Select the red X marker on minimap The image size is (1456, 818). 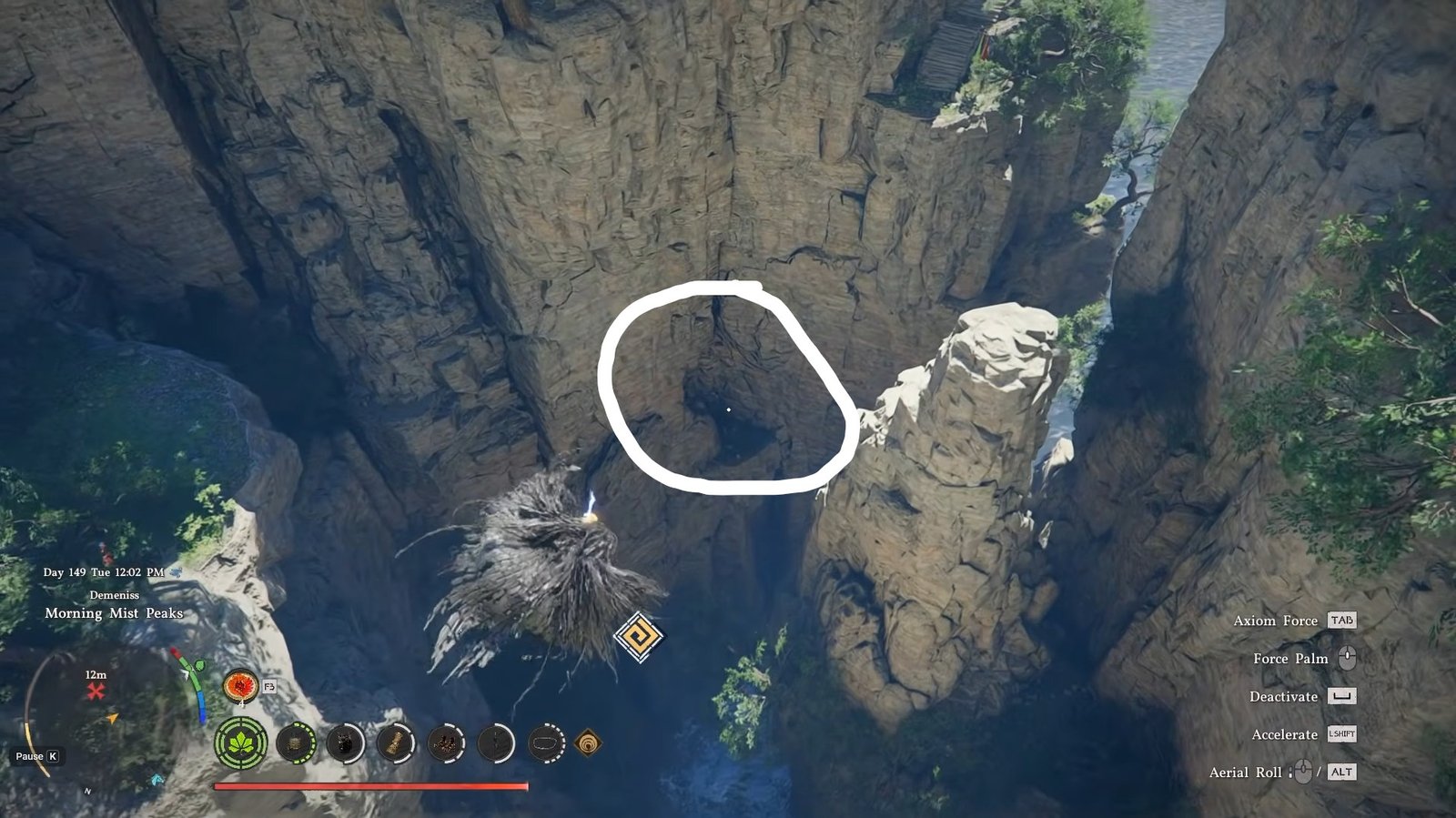[x=96, y=692]
